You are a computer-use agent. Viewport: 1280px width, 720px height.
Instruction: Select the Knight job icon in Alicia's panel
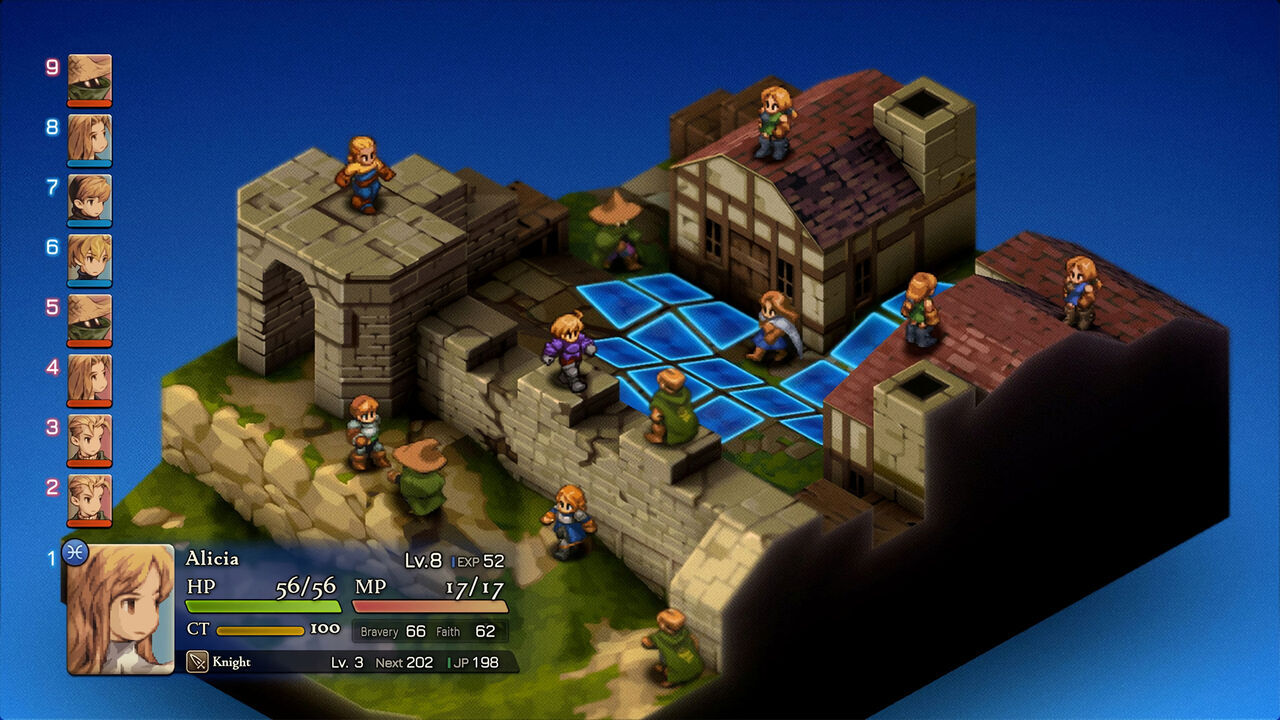[x=196, y=660]
